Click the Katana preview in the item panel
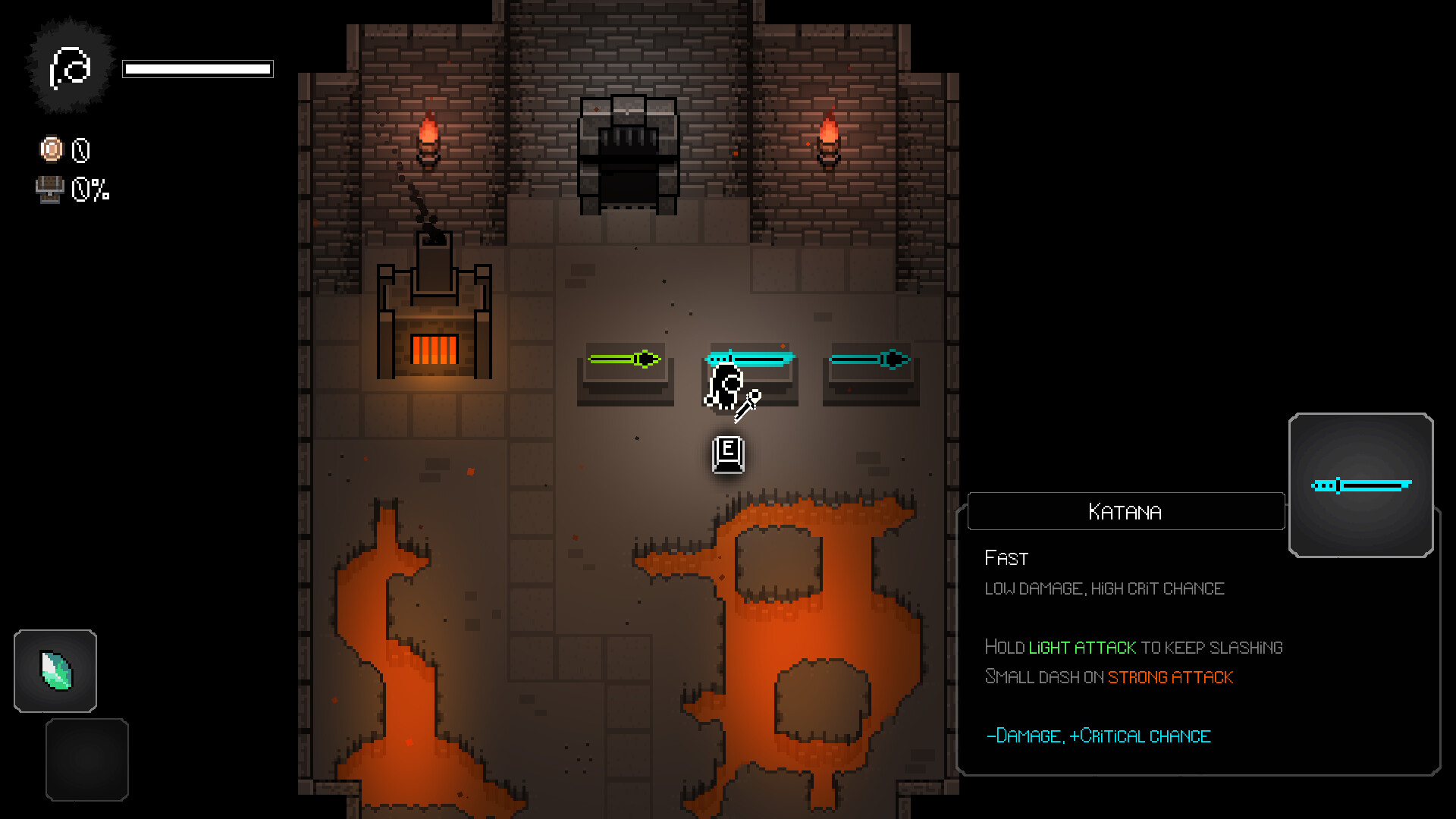The image size is (1456, 819). [1360, 485]
